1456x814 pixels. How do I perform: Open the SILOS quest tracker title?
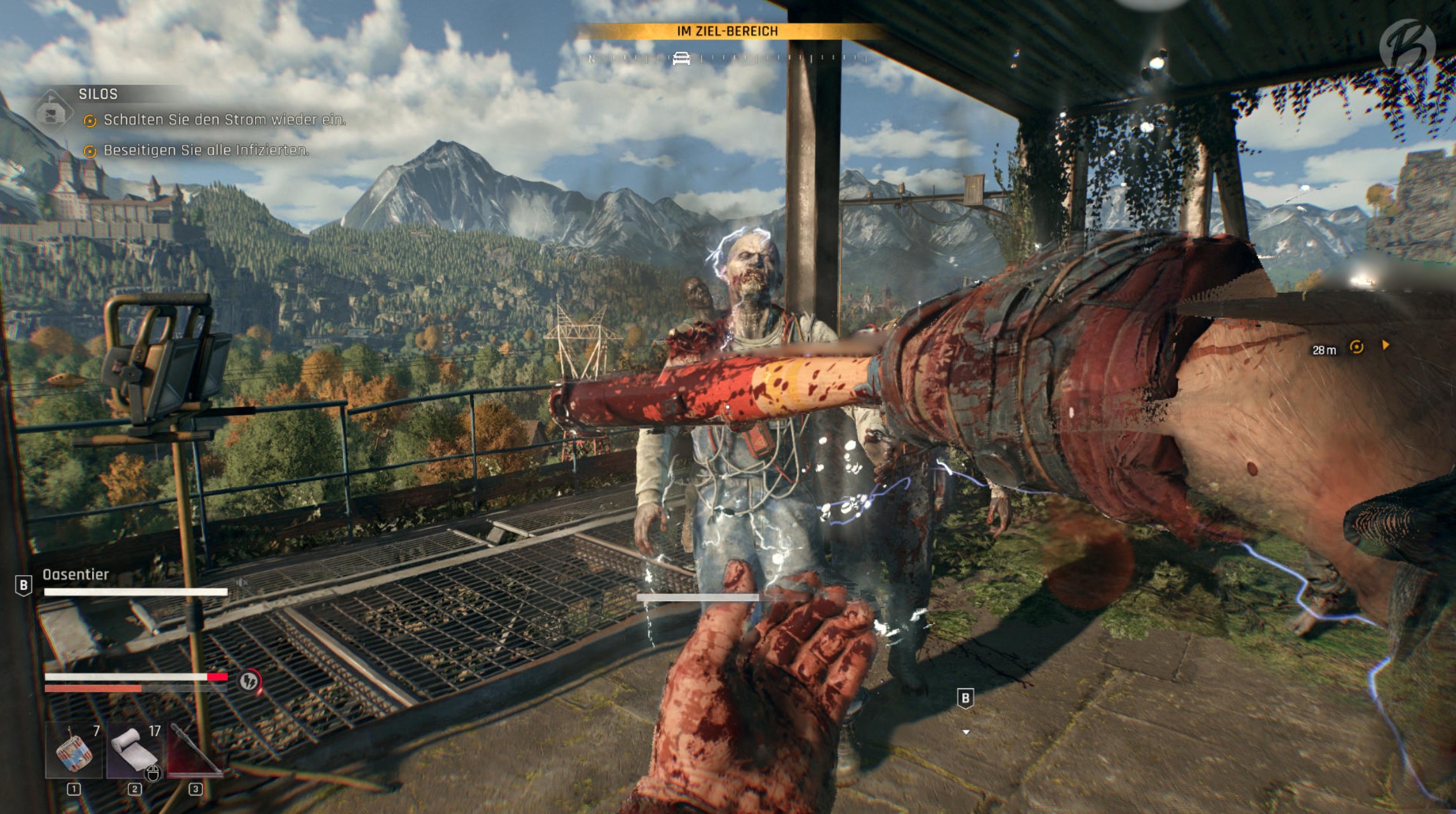tap(98, 94)
